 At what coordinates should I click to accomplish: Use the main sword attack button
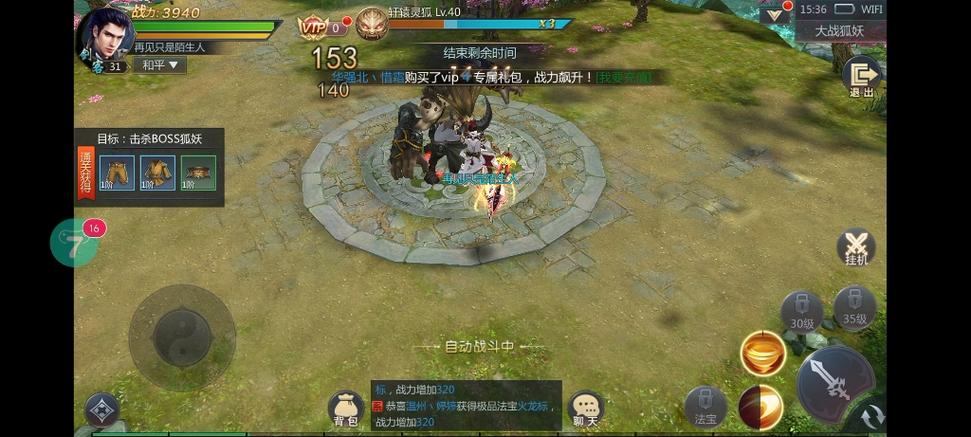(834, 382)
